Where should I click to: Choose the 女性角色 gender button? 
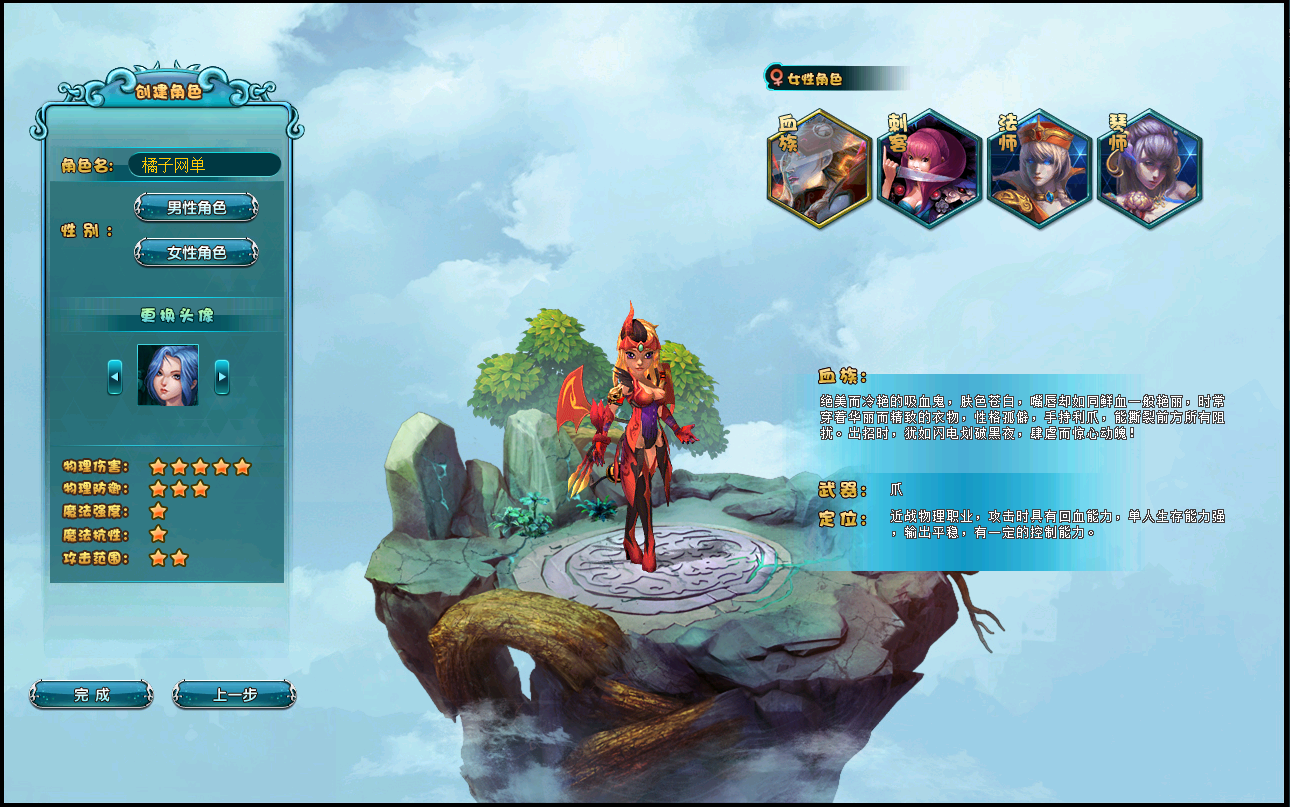(x=196, y=253)
